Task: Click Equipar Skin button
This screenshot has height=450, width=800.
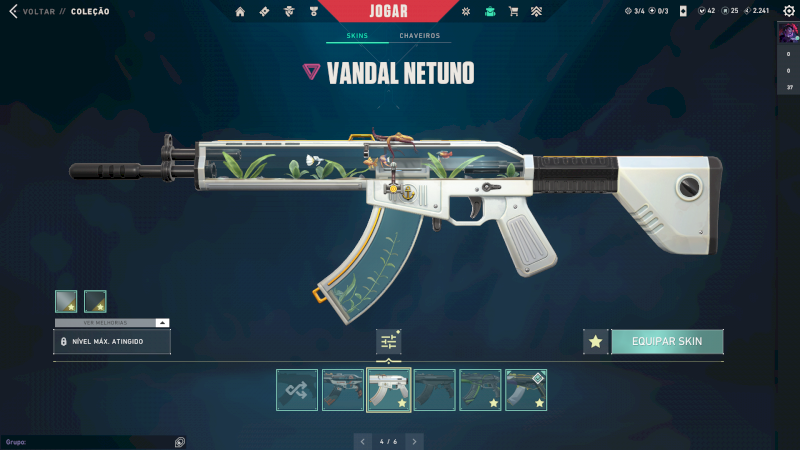Action: 667,341
